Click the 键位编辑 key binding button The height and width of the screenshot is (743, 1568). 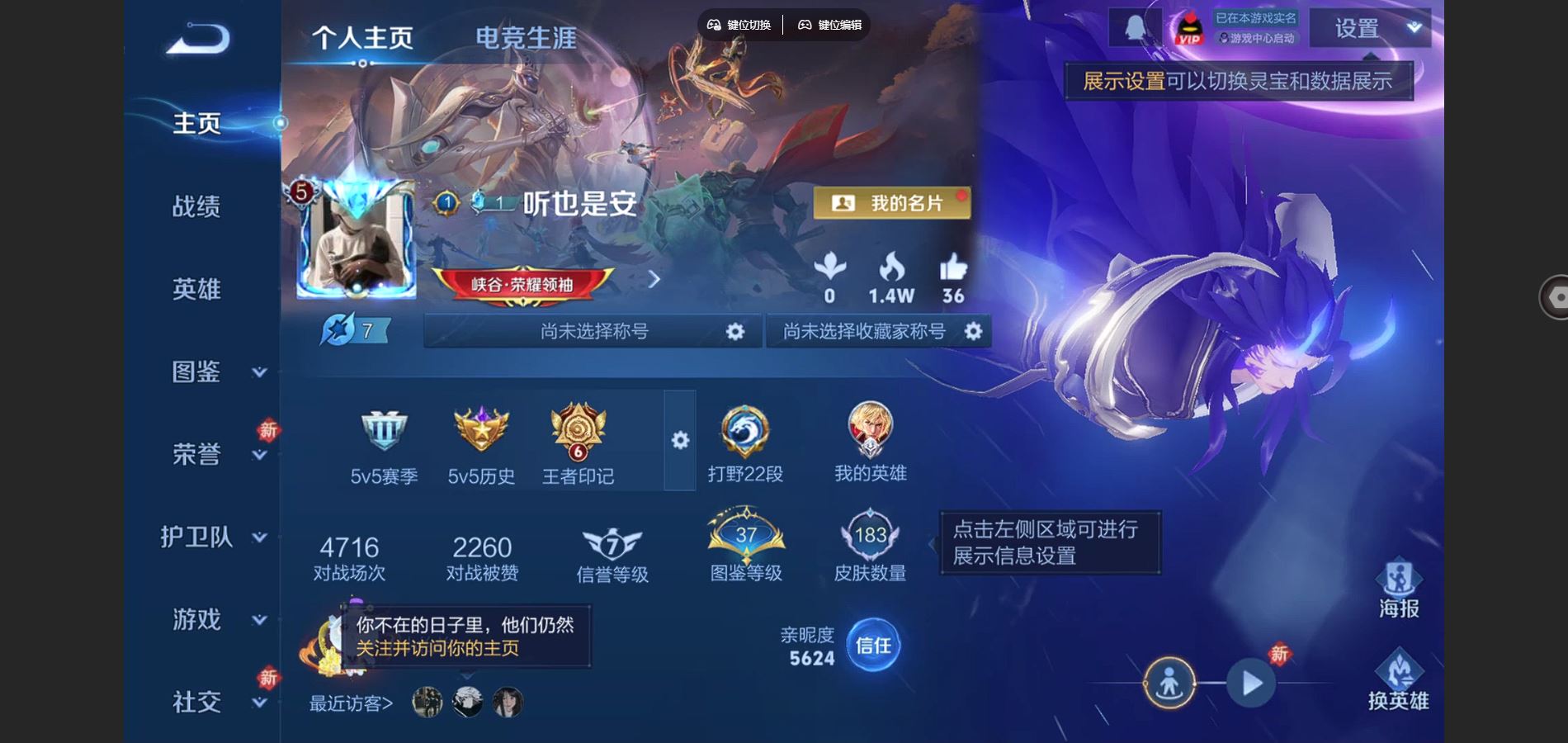(828, 25)
